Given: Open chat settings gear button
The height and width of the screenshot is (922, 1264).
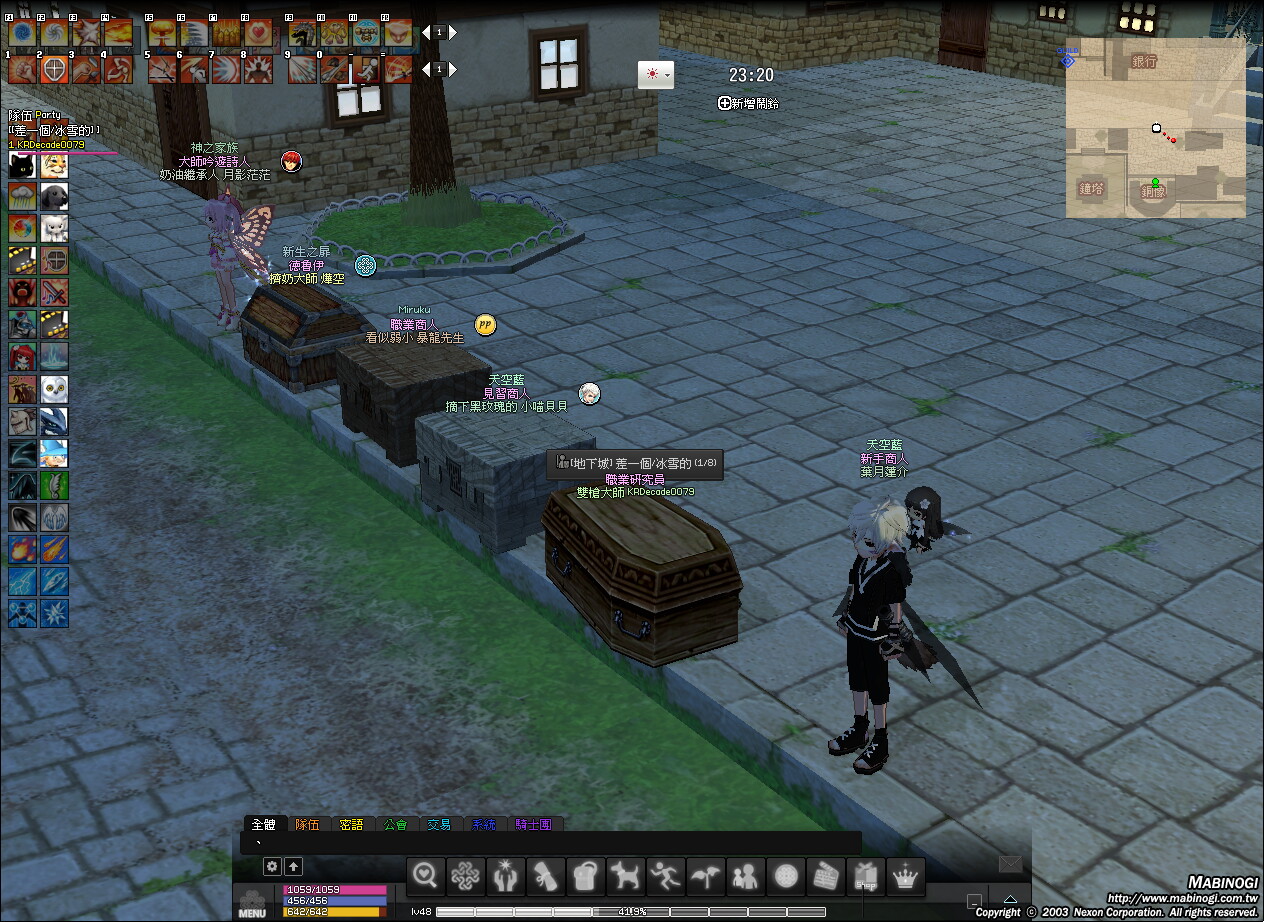Looking at the screenshot, I should (272, 866).
